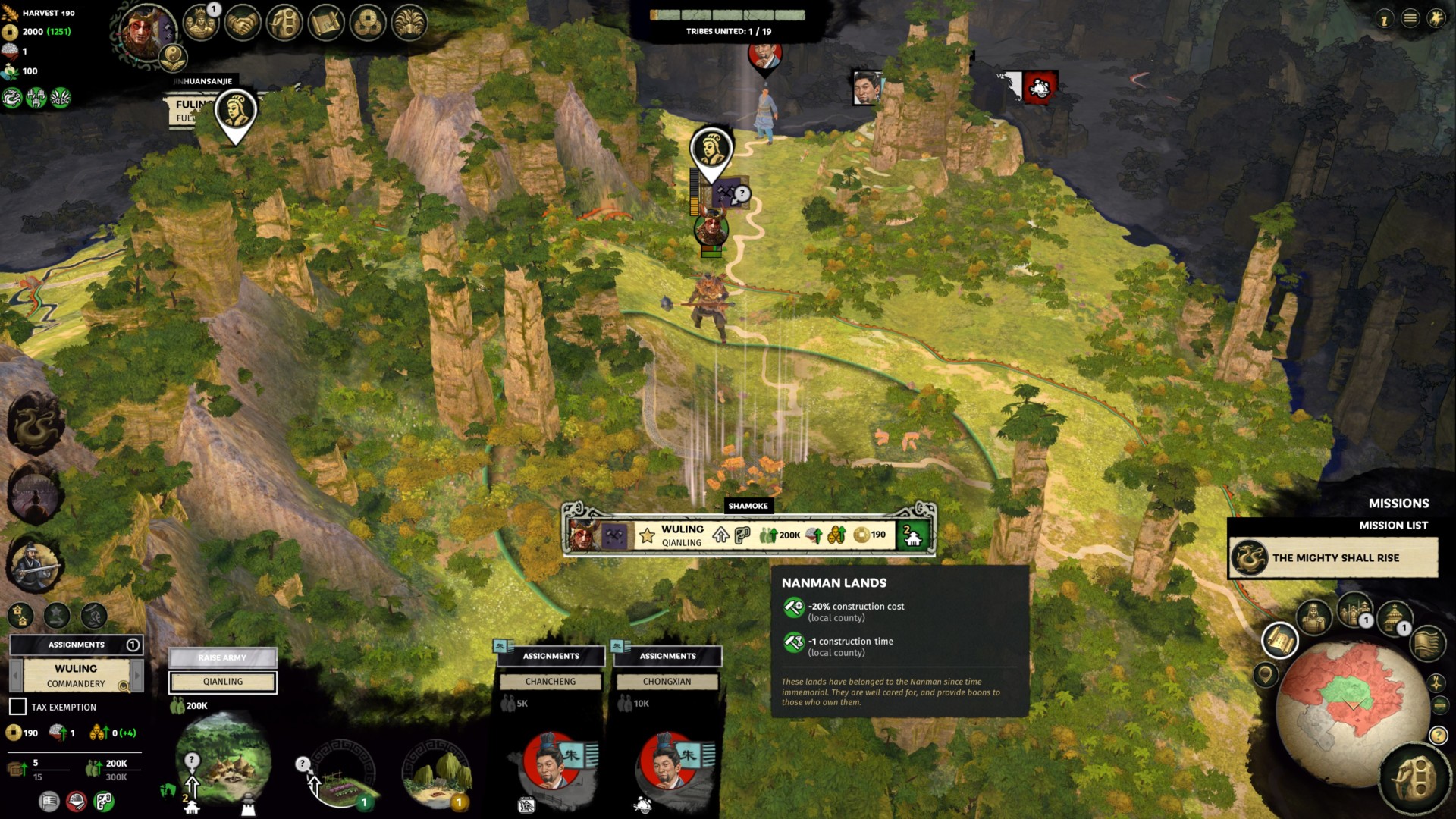Open the scroll and brush panel

pos(326,24)
